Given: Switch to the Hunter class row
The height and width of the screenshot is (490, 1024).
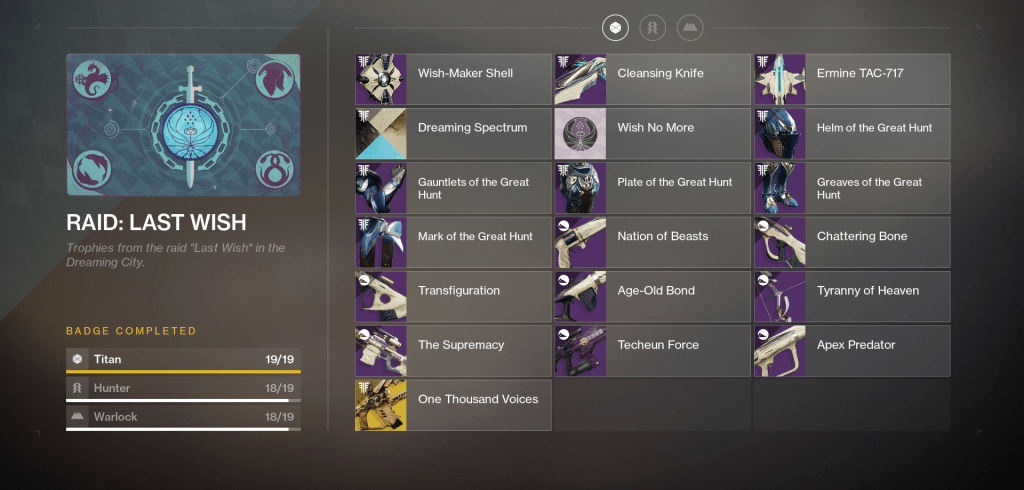Looking at the screenshot, I should (183, 388).
